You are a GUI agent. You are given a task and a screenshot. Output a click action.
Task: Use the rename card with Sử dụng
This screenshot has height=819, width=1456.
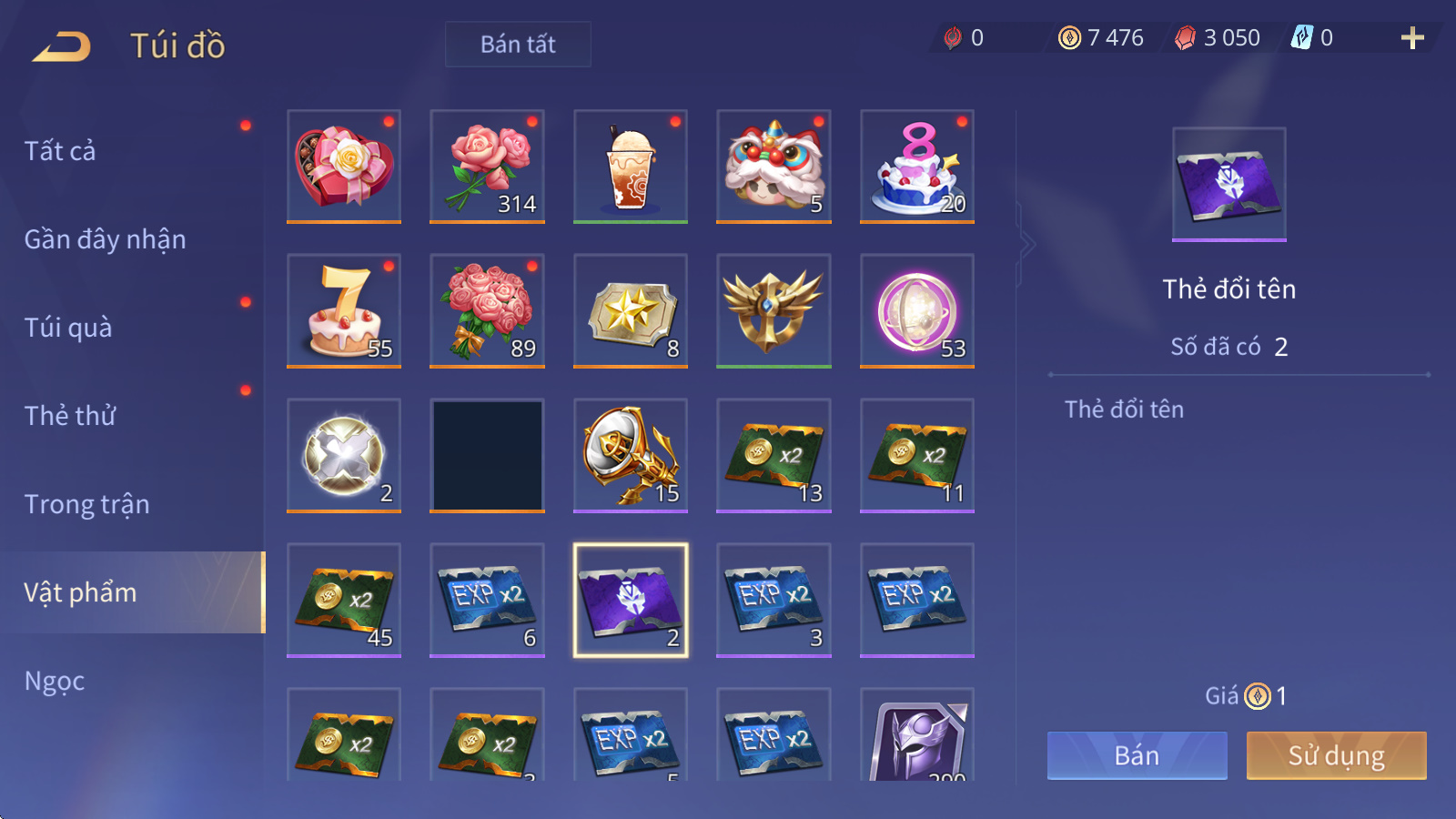click(1336, 755)
